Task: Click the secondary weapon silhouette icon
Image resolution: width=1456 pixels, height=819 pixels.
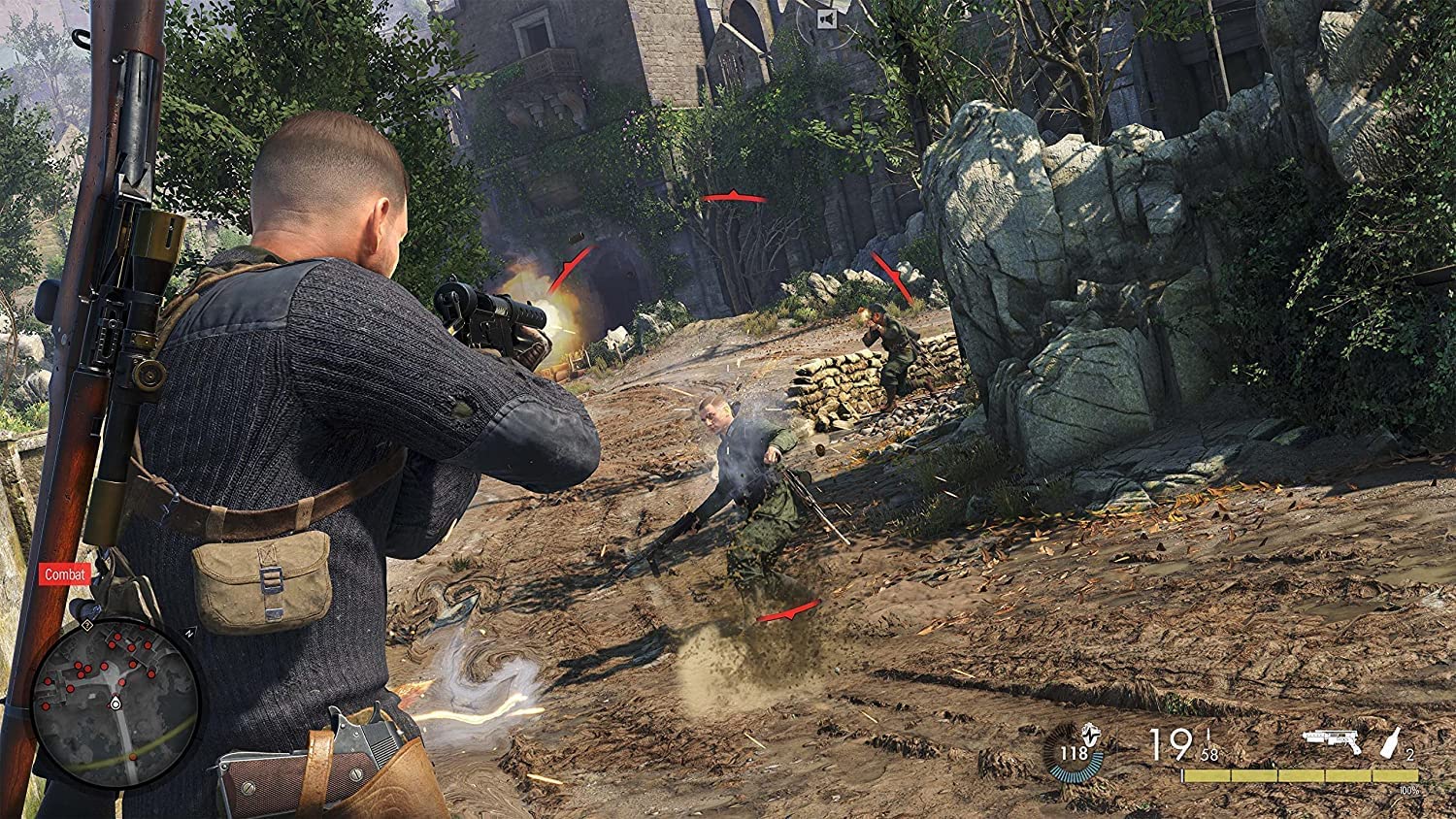Action: click(1332, 740)
